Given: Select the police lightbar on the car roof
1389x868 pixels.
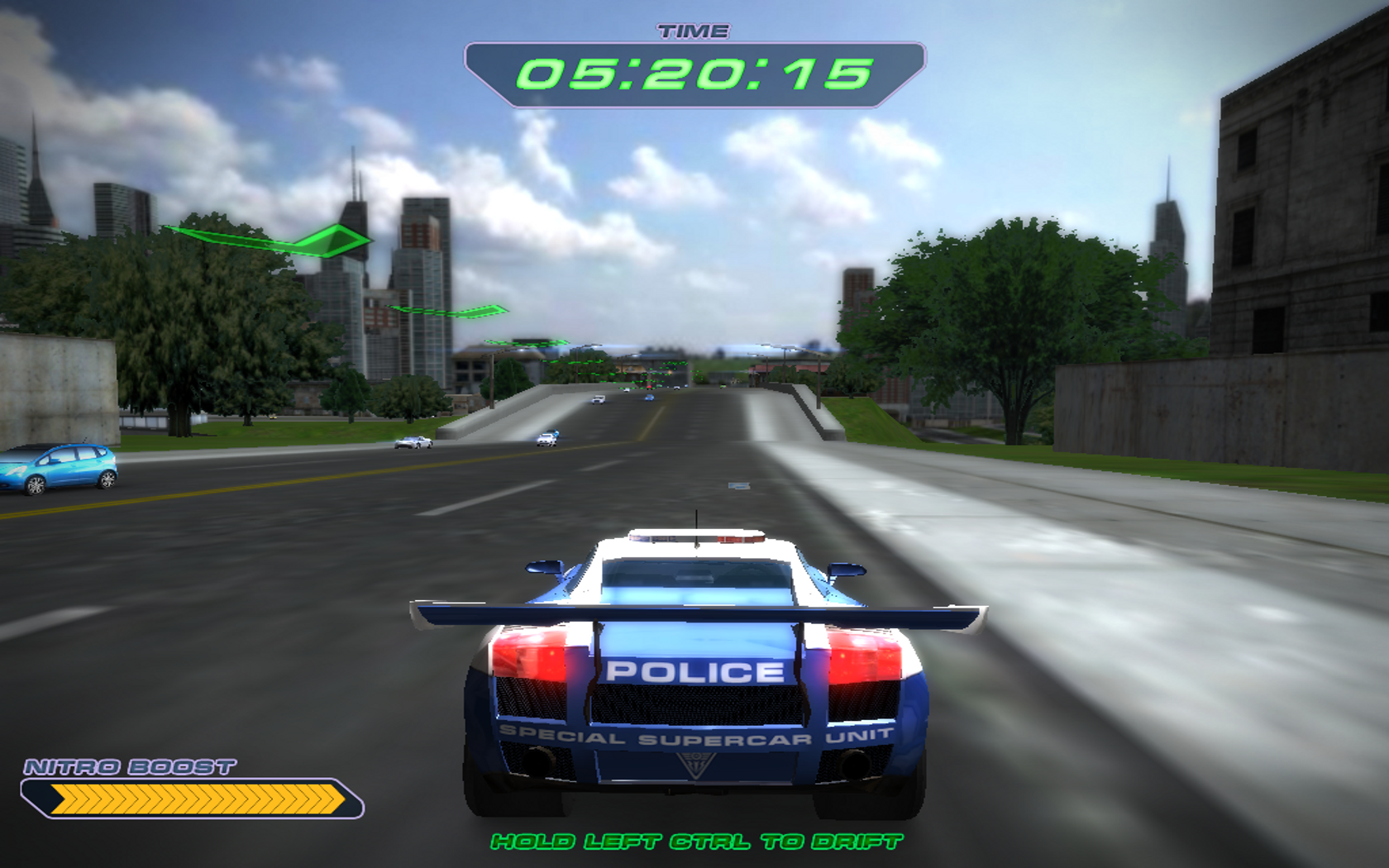Looking at the screenshot, I should tap(699, 538).
